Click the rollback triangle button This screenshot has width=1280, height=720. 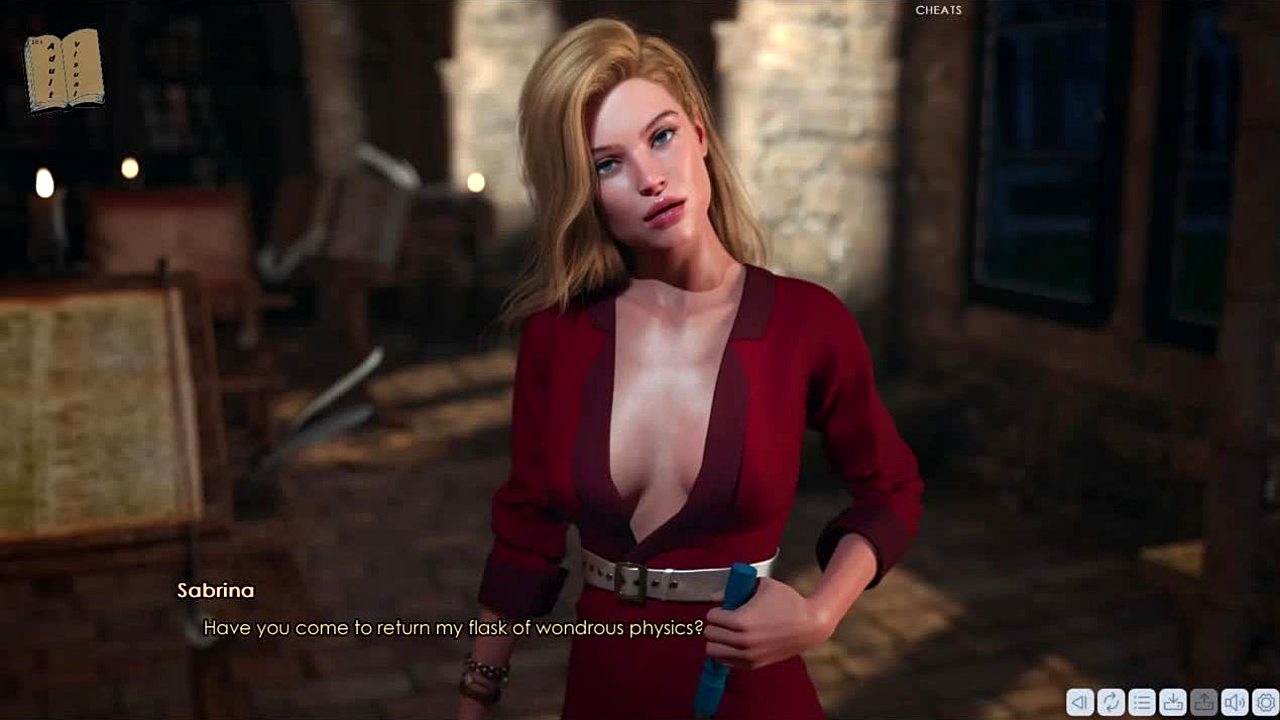coord(1079,703)
